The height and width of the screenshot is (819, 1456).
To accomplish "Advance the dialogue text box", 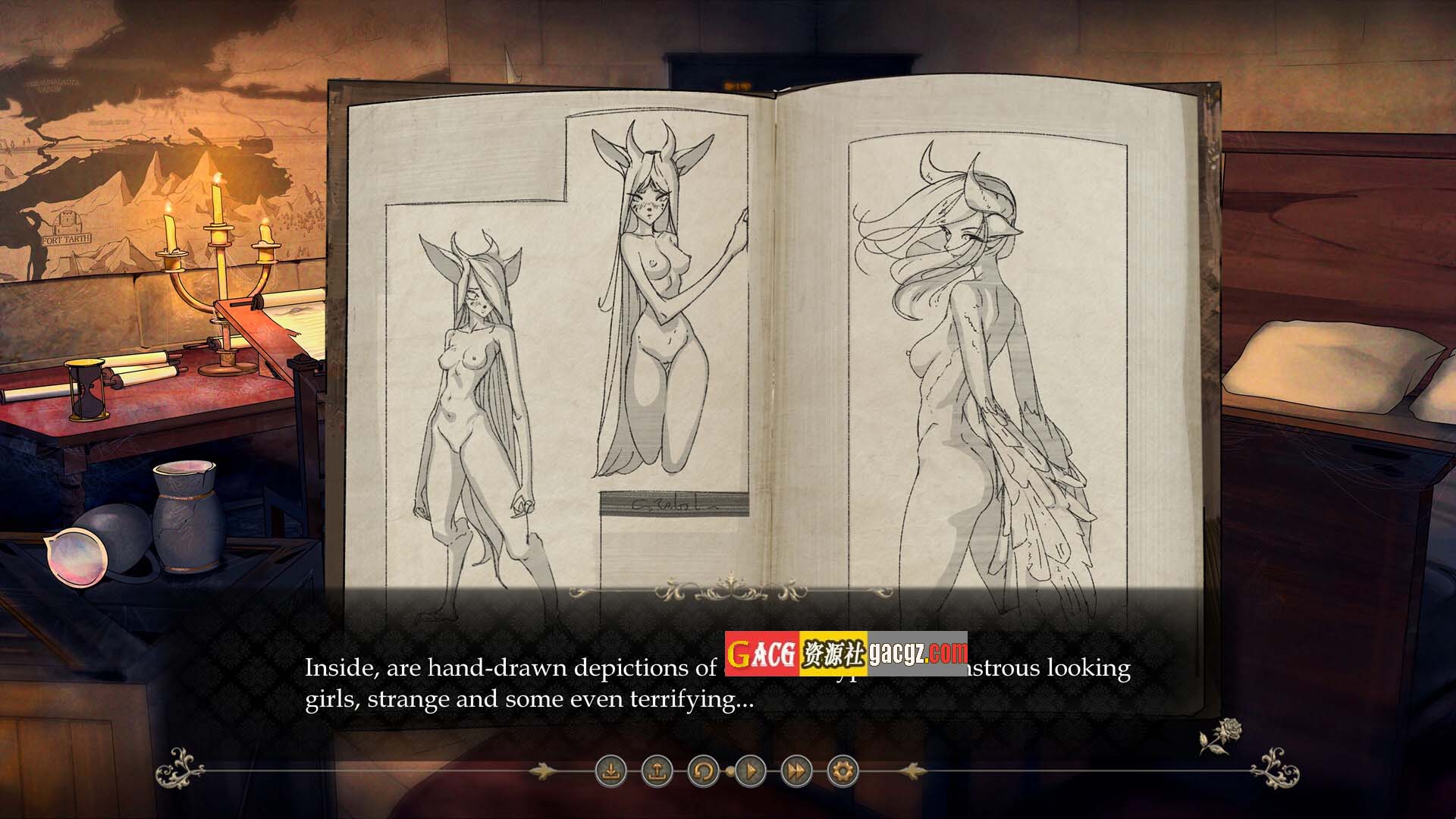I will point(716,682).
